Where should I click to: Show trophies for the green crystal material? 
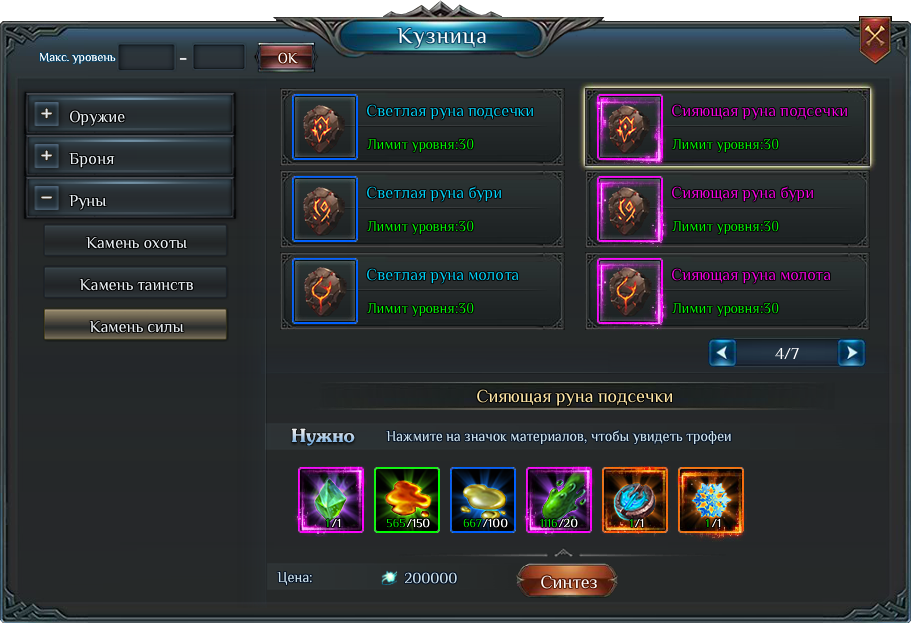coord(331,500)
